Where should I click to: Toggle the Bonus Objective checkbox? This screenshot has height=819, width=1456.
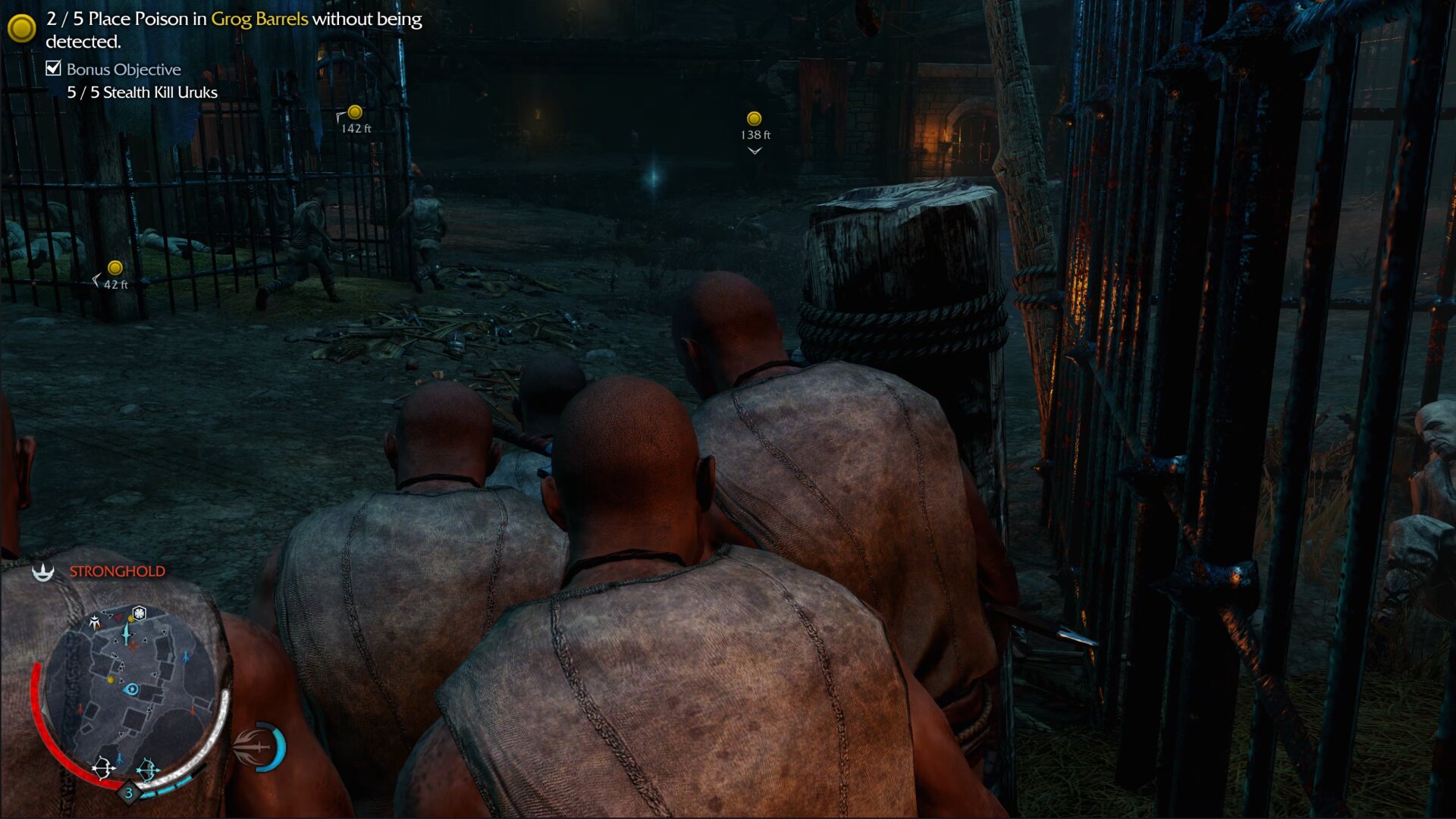54,69
